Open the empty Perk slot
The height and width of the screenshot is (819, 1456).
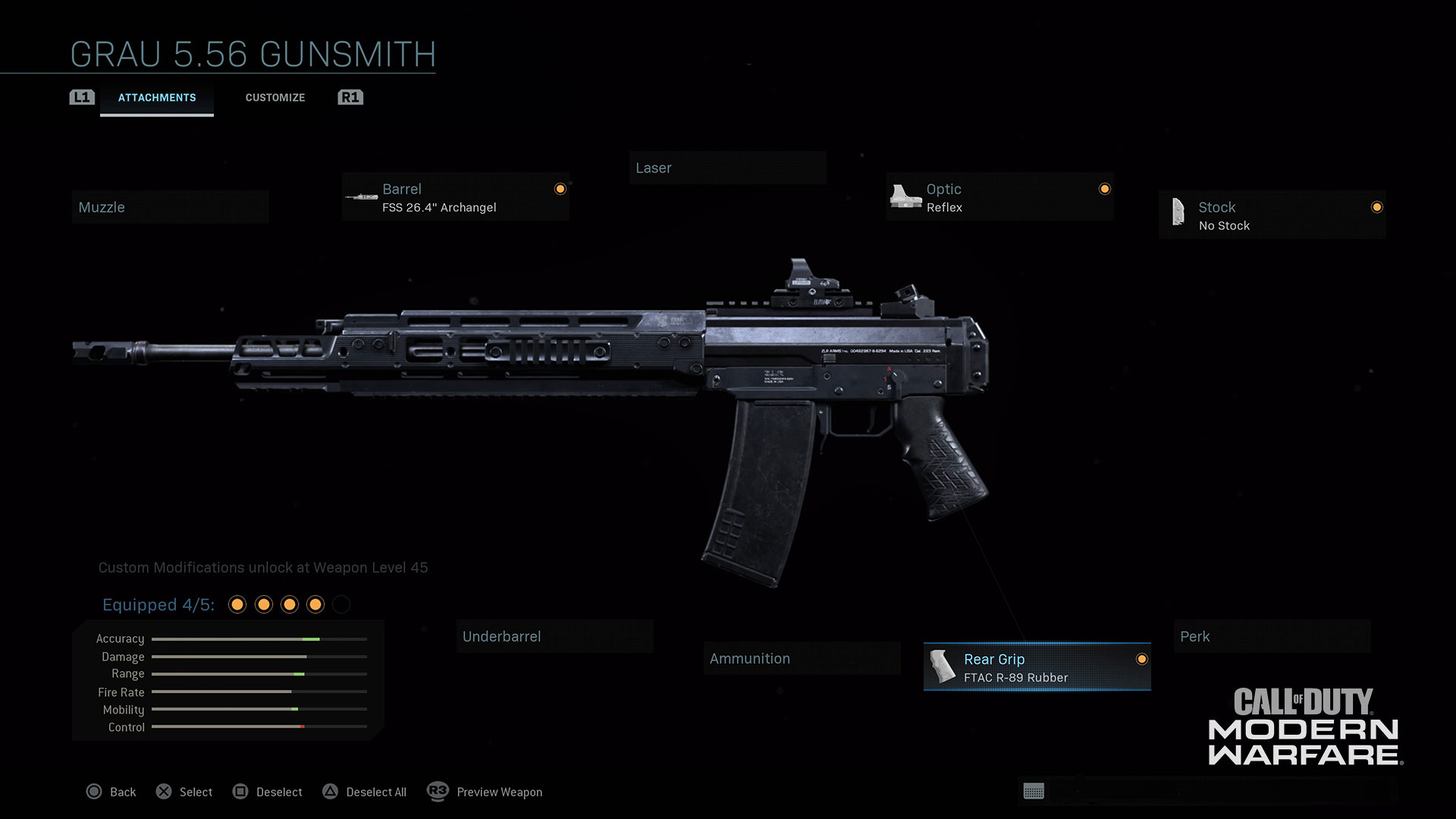pyautogui.click(x=1272, y=636)
